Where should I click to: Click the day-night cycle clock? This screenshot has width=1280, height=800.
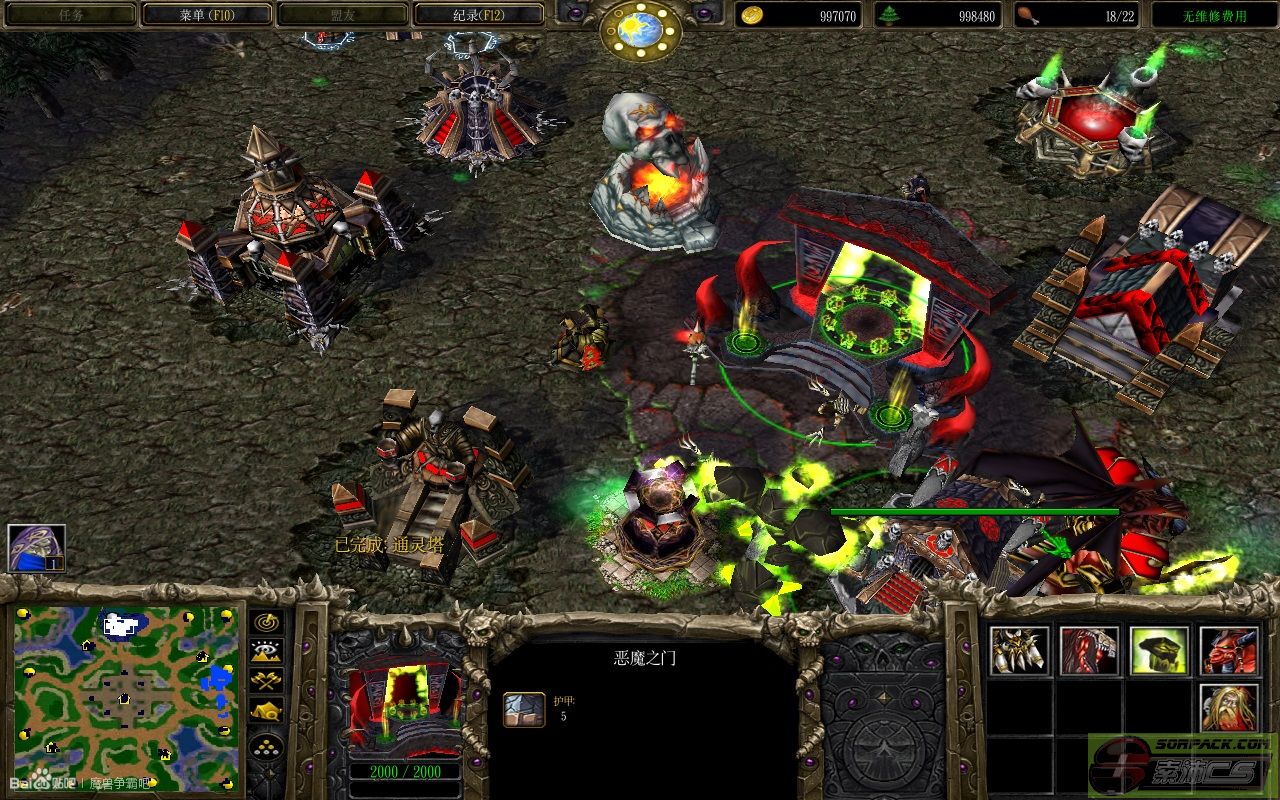640,30
